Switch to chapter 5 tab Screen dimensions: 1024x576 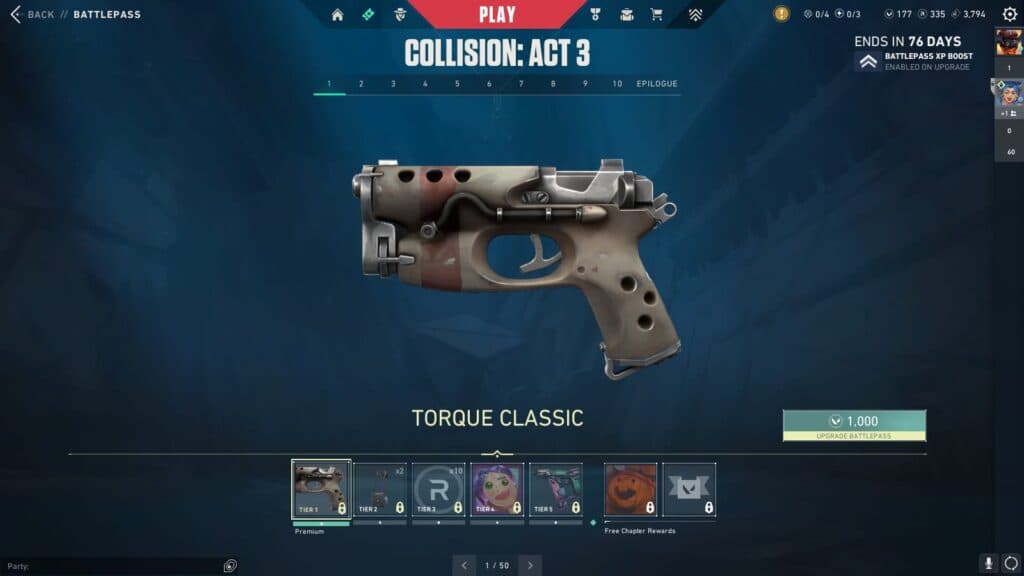457,84
